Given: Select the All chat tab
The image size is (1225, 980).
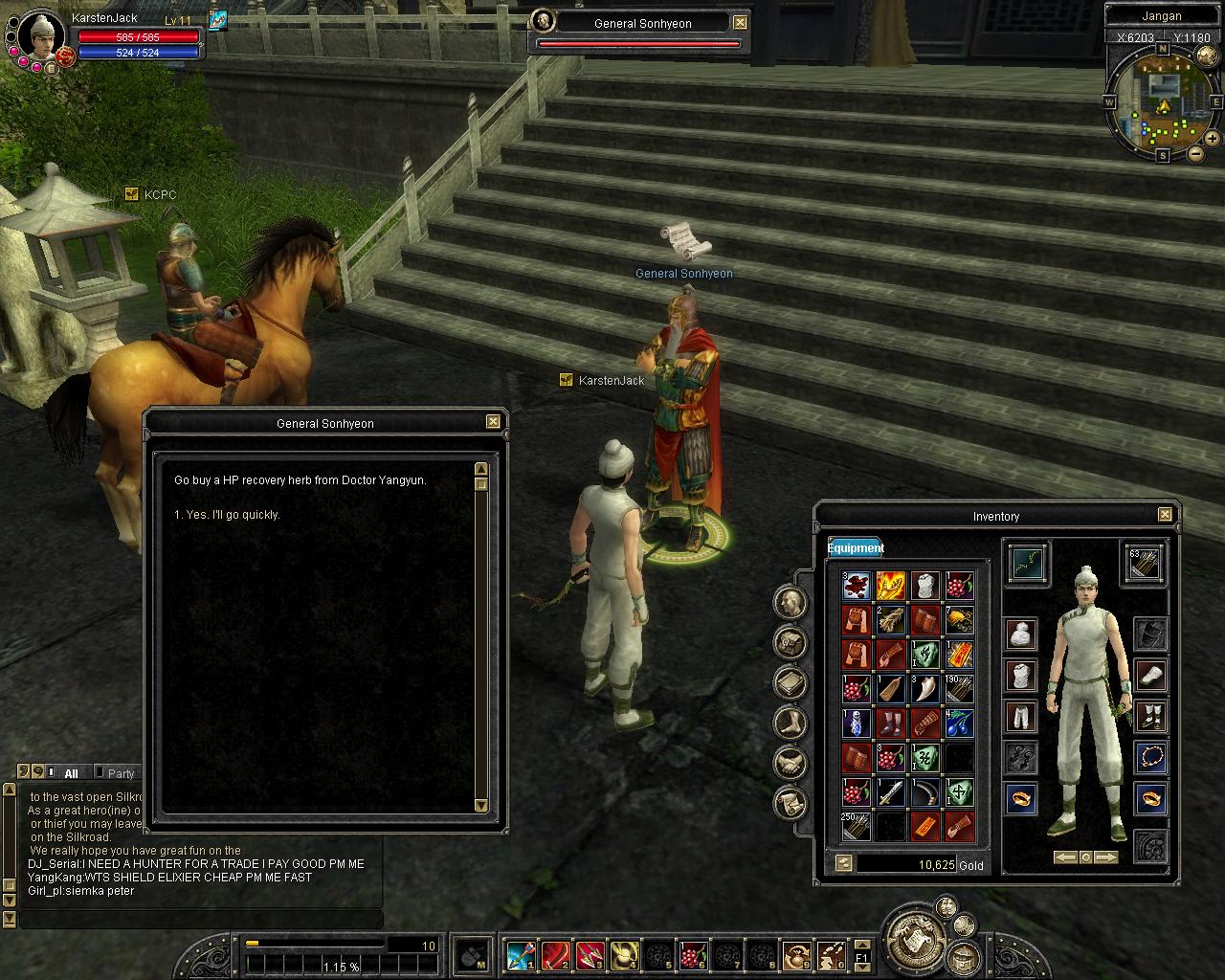Looking at the screenshot, I should [x=71, y=773].
